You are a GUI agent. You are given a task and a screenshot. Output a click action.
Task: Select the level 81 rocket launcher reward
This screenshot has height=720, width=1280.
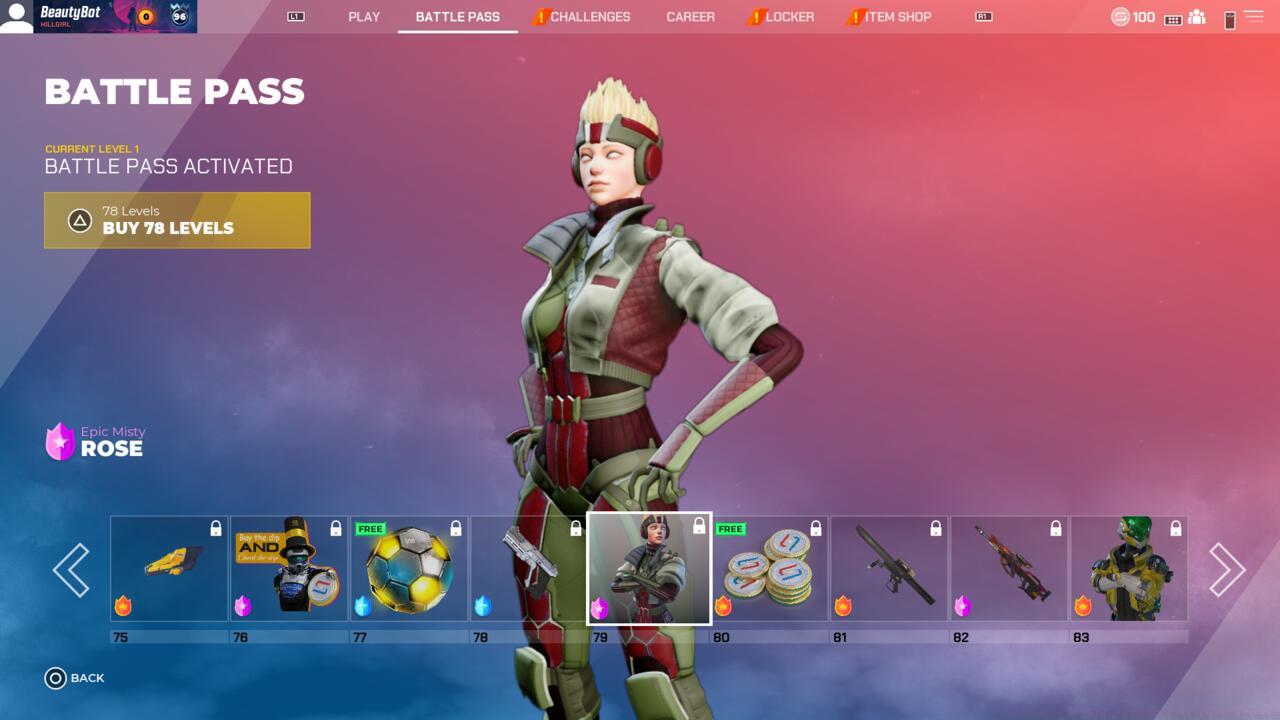(x=889, y=569)
